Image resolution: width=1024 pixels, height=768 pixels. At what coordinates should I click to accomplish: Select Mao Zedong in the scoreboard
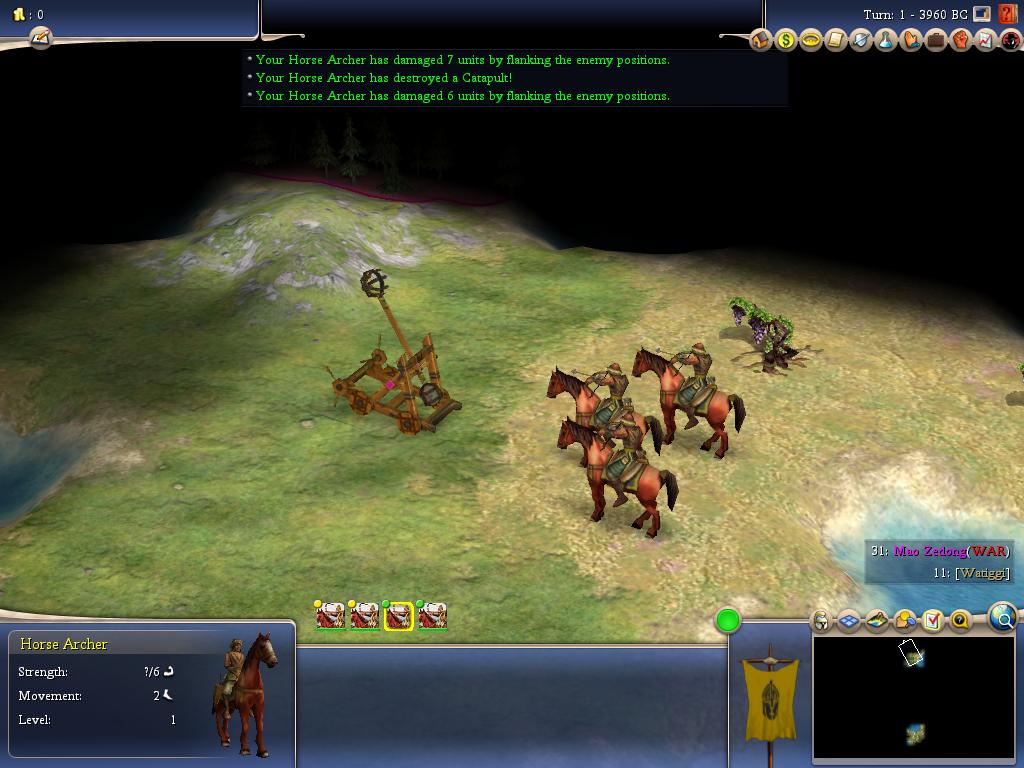929,551
